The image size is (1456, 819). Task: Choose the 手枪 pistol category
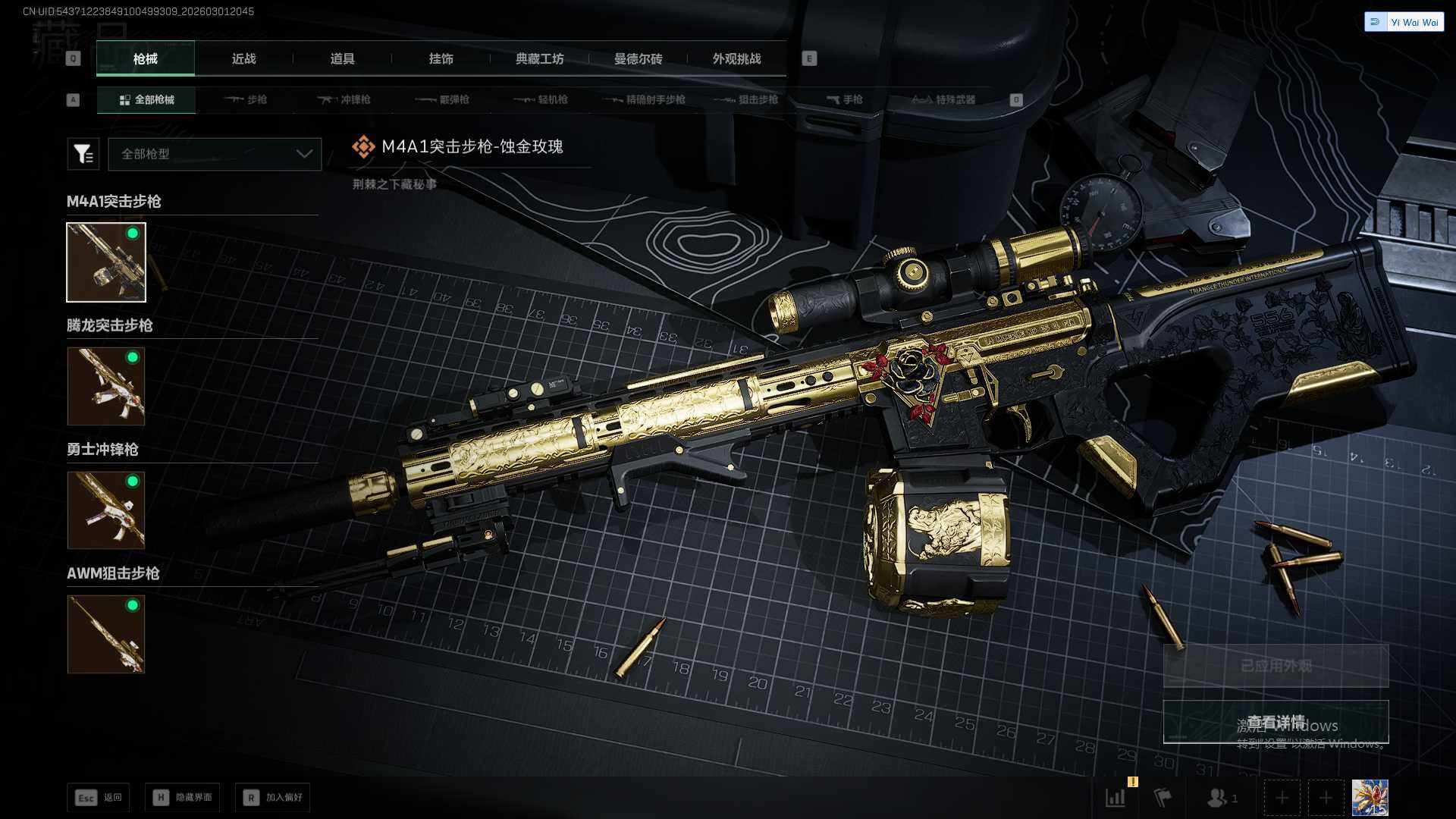pos(844,99)
